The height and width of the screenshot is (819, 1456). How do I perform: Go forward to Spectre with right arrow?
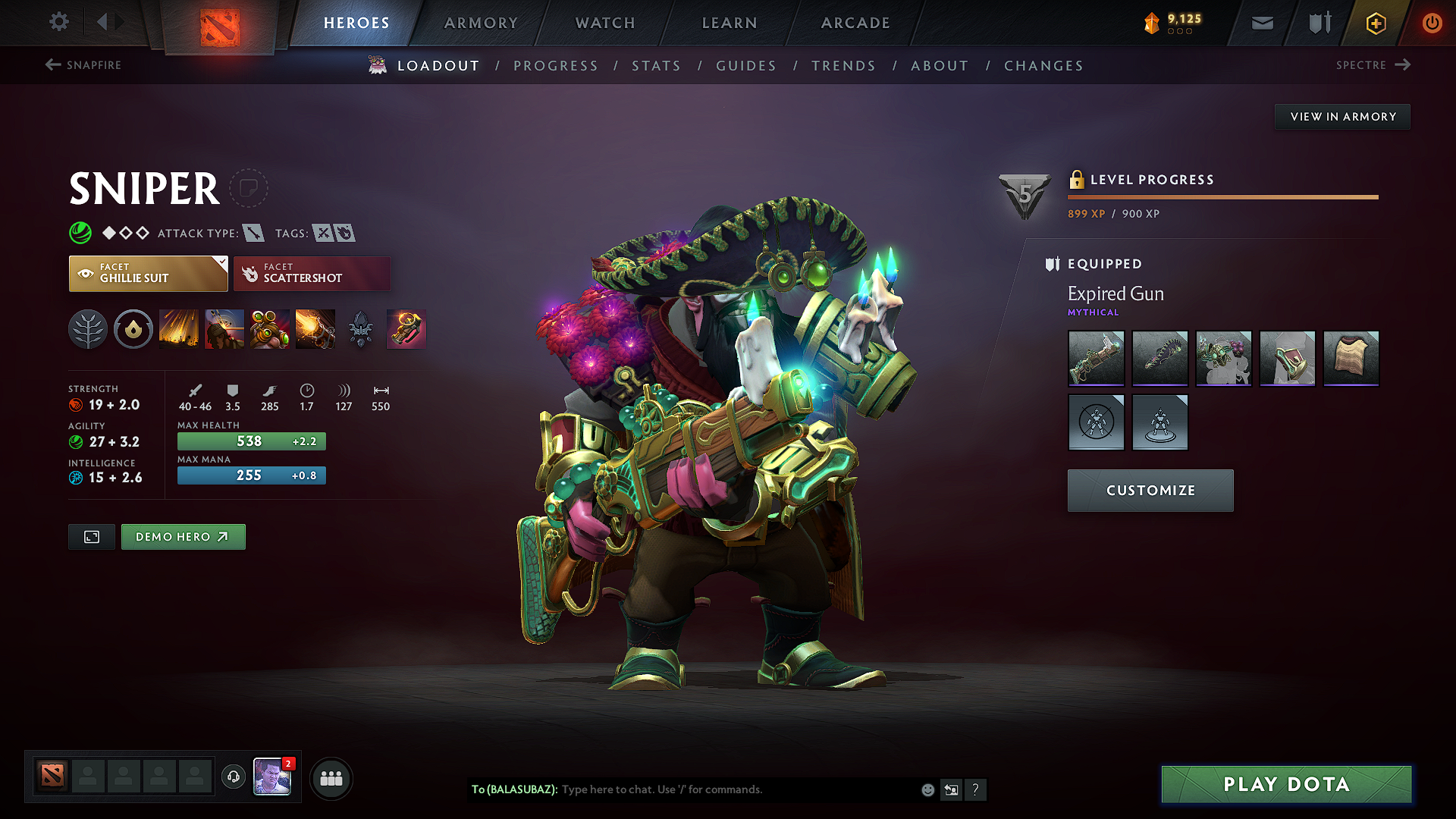[x=1402, y=65]
